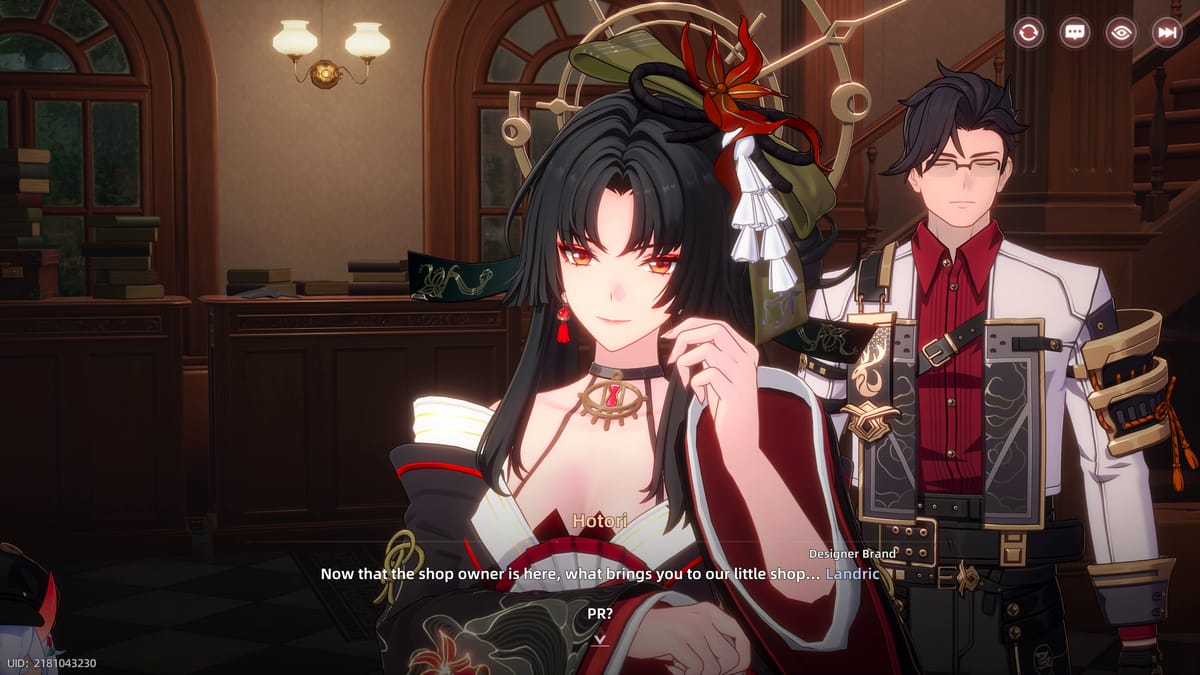Skip the dialogue with the fast-forward button
Screen dimensions: 1200x675
1167,32
